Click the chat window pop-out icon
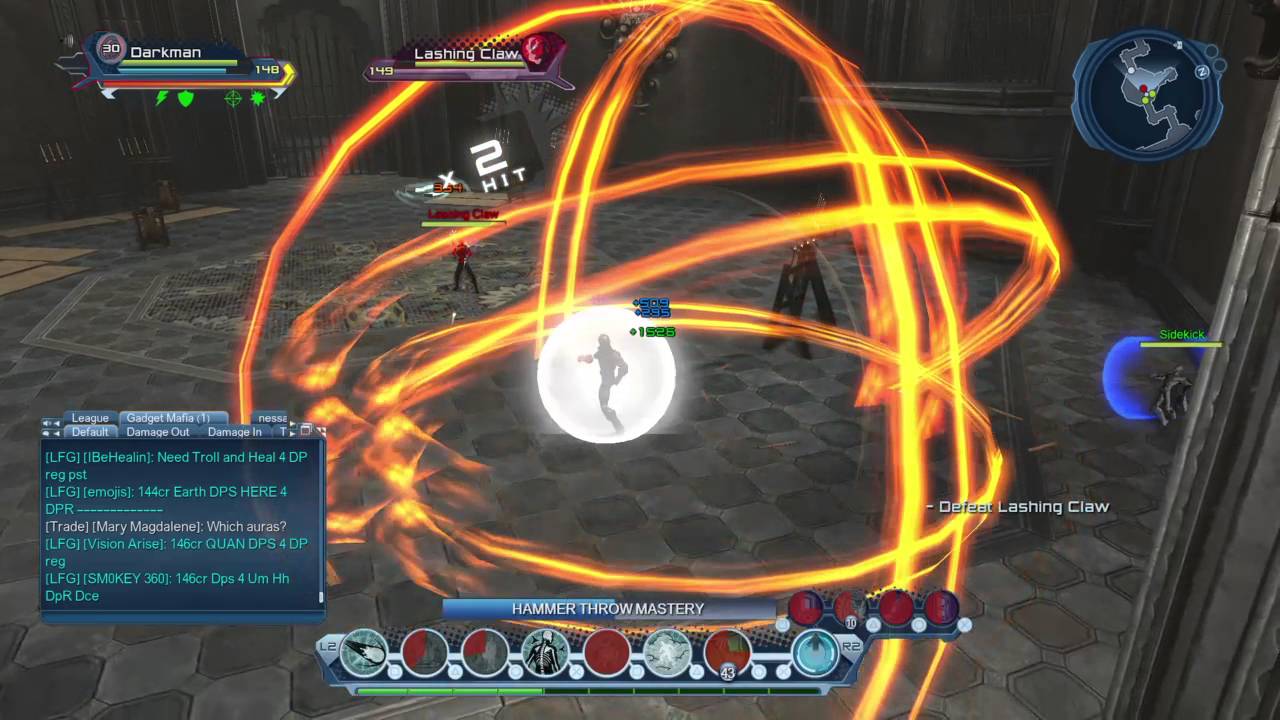Screen dimensions: 1280x720 pos(307,431)
